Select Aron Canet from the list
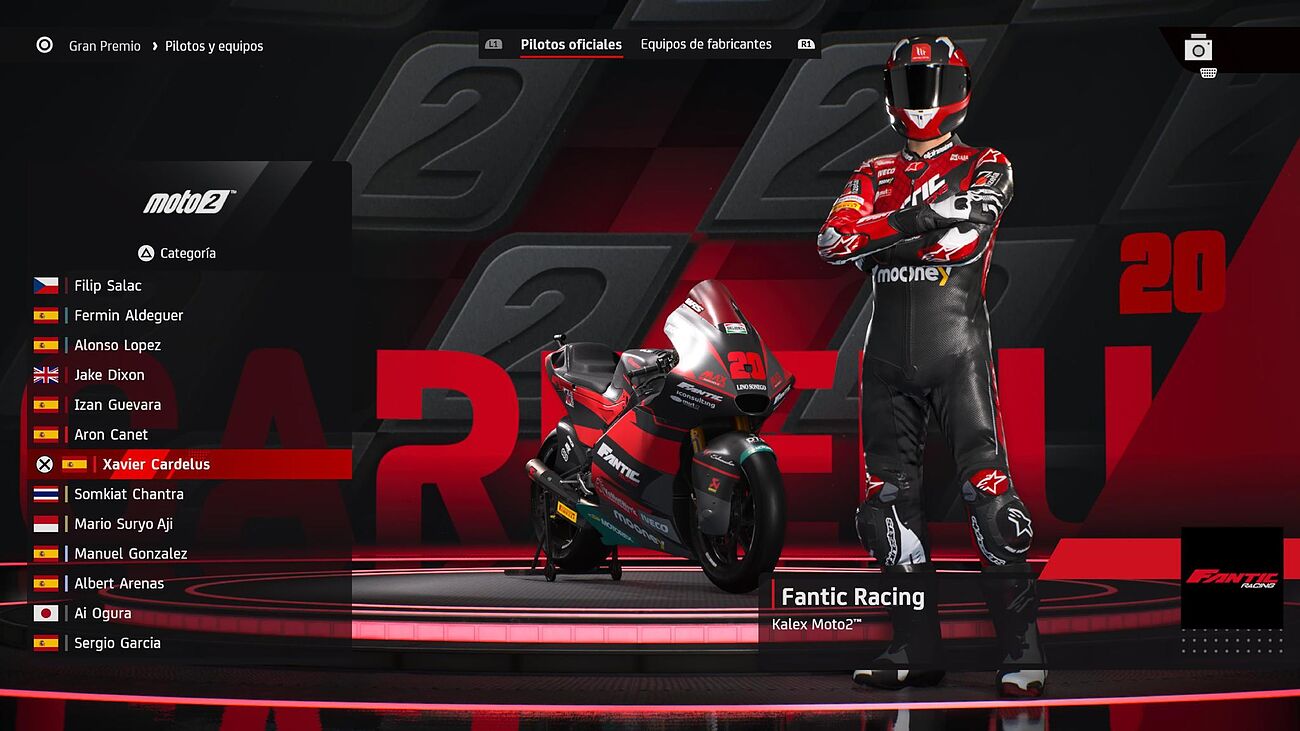This screenshot has width=1300, height=731. [111, 435]
